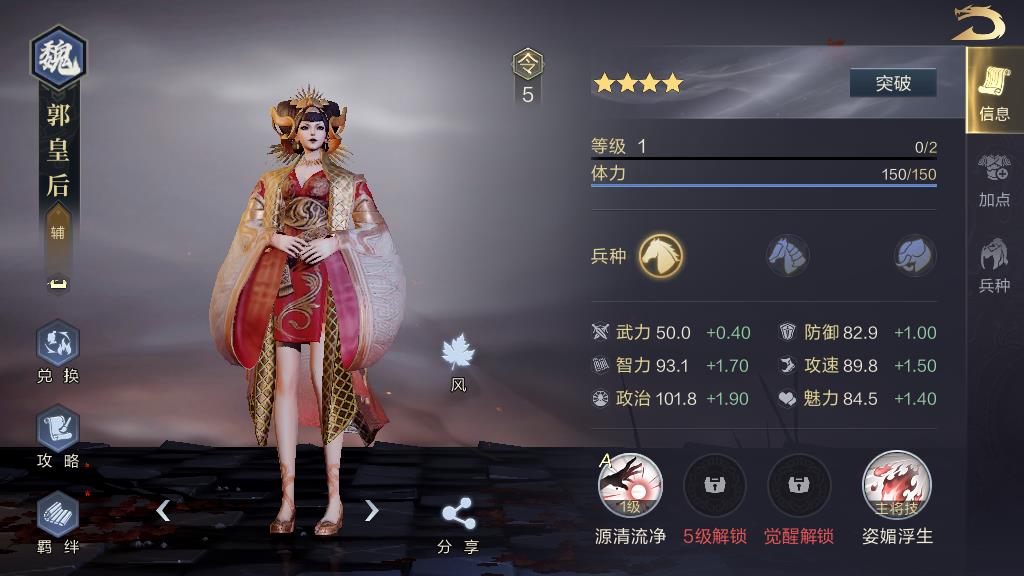View the 姿媚浮生 main general skill
This screenshot has height=576, width=1024.
coord(897,486)
